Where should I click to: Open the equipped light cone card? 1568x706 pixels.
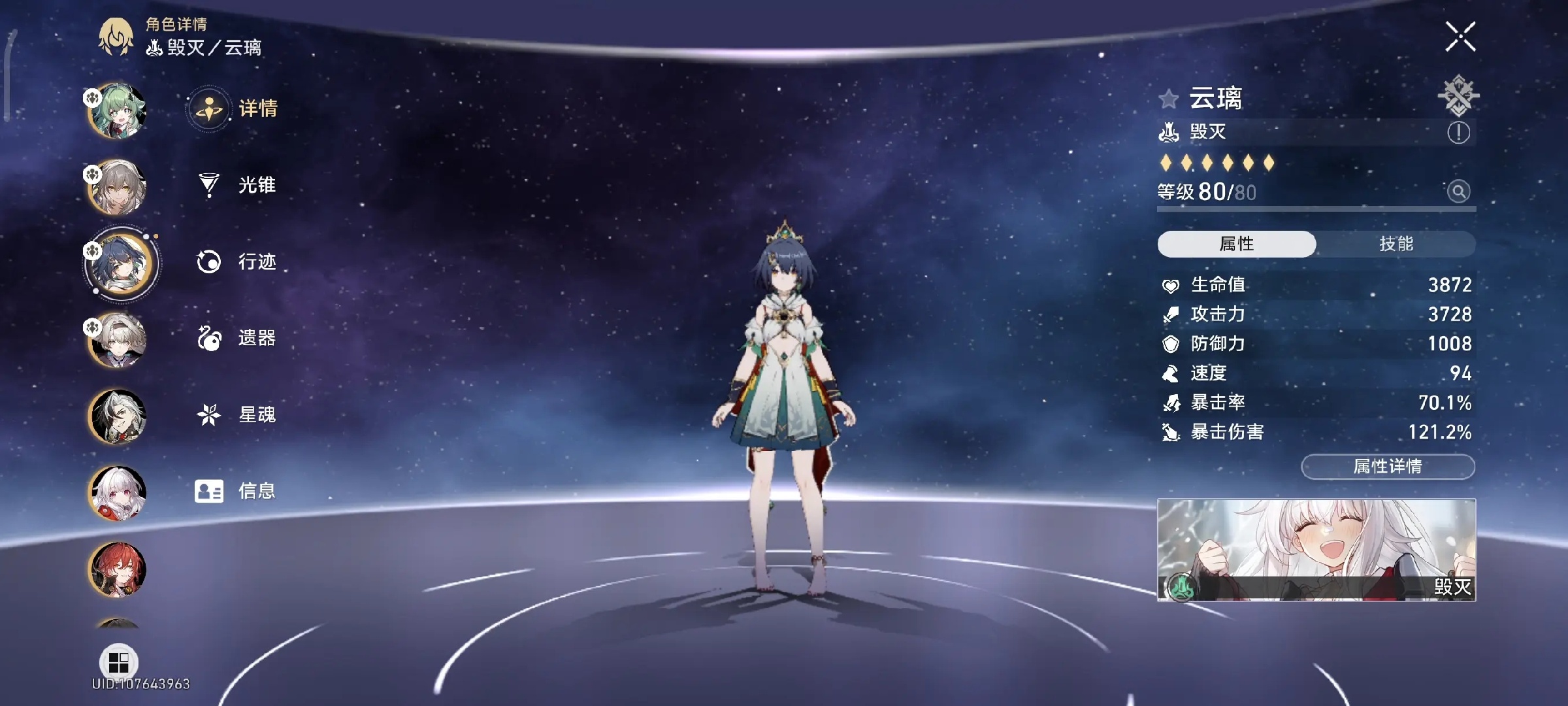(1316, 550)
